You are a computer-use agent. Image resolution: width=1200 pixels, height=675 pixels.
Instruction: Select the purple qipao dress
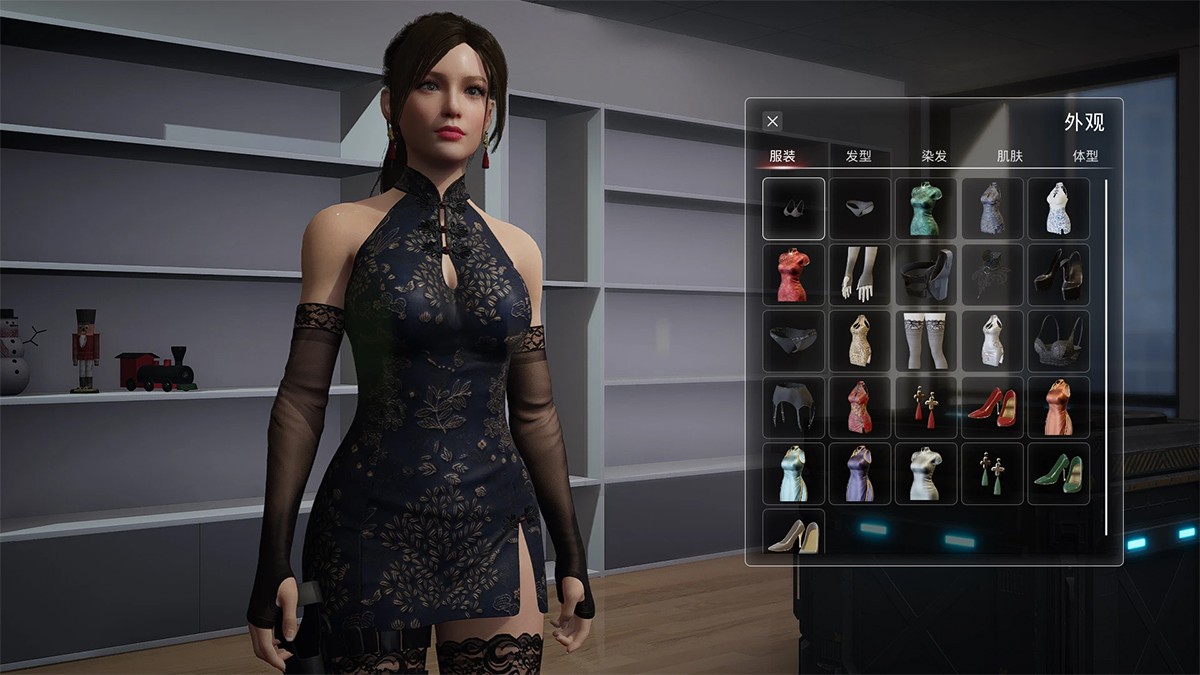pyautogui.click(x=860, y=473)
